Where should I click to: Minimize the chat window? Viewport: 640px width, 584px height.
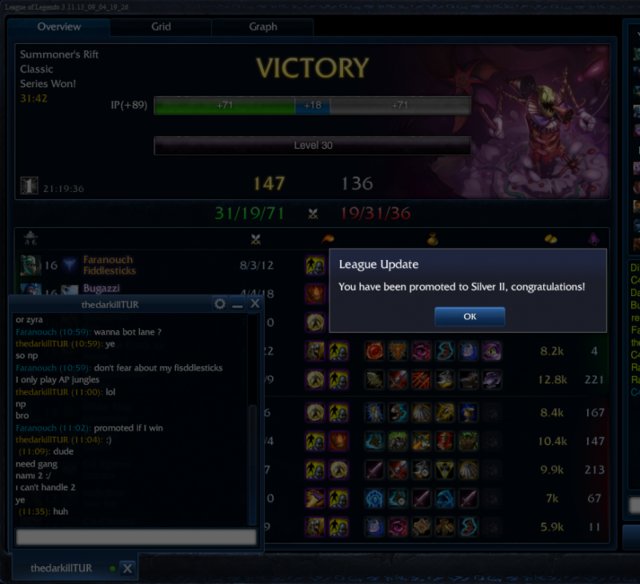237,303
